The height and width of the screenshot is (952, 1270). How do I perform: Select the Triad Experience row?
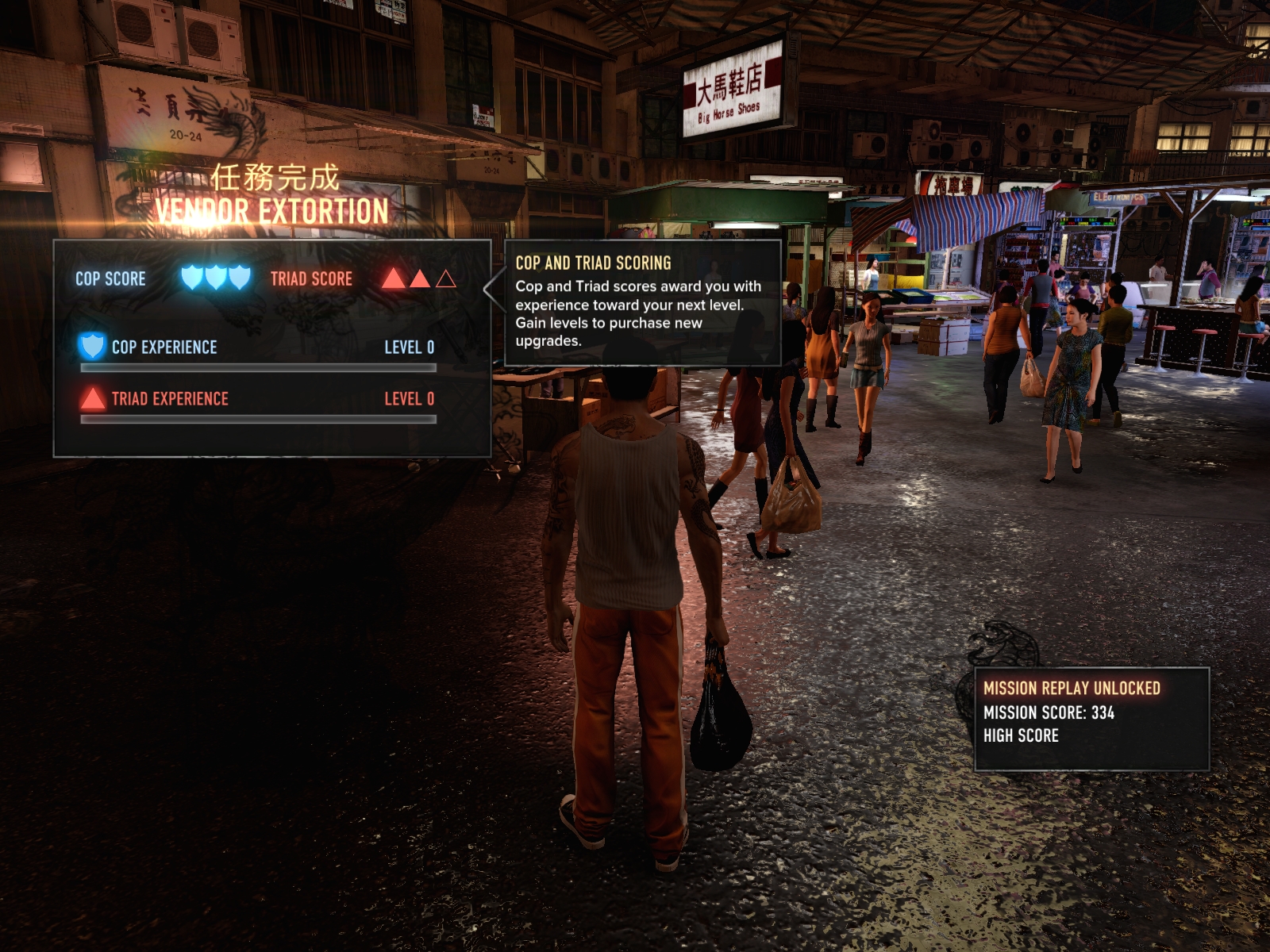coord(257,400)
